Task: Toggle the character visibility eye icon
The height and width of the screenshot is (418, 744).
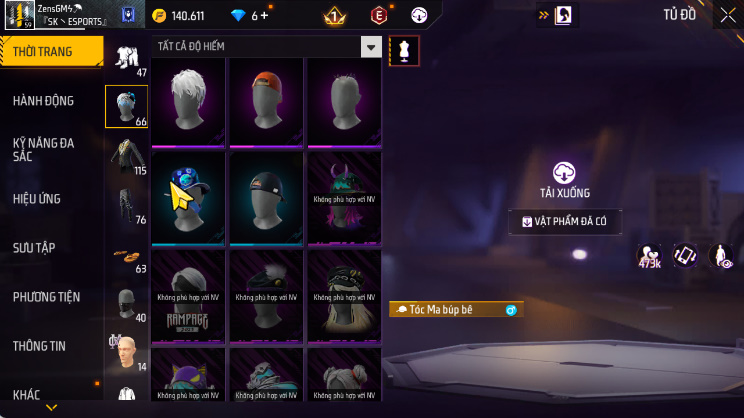Action: (x=720, y=257)
